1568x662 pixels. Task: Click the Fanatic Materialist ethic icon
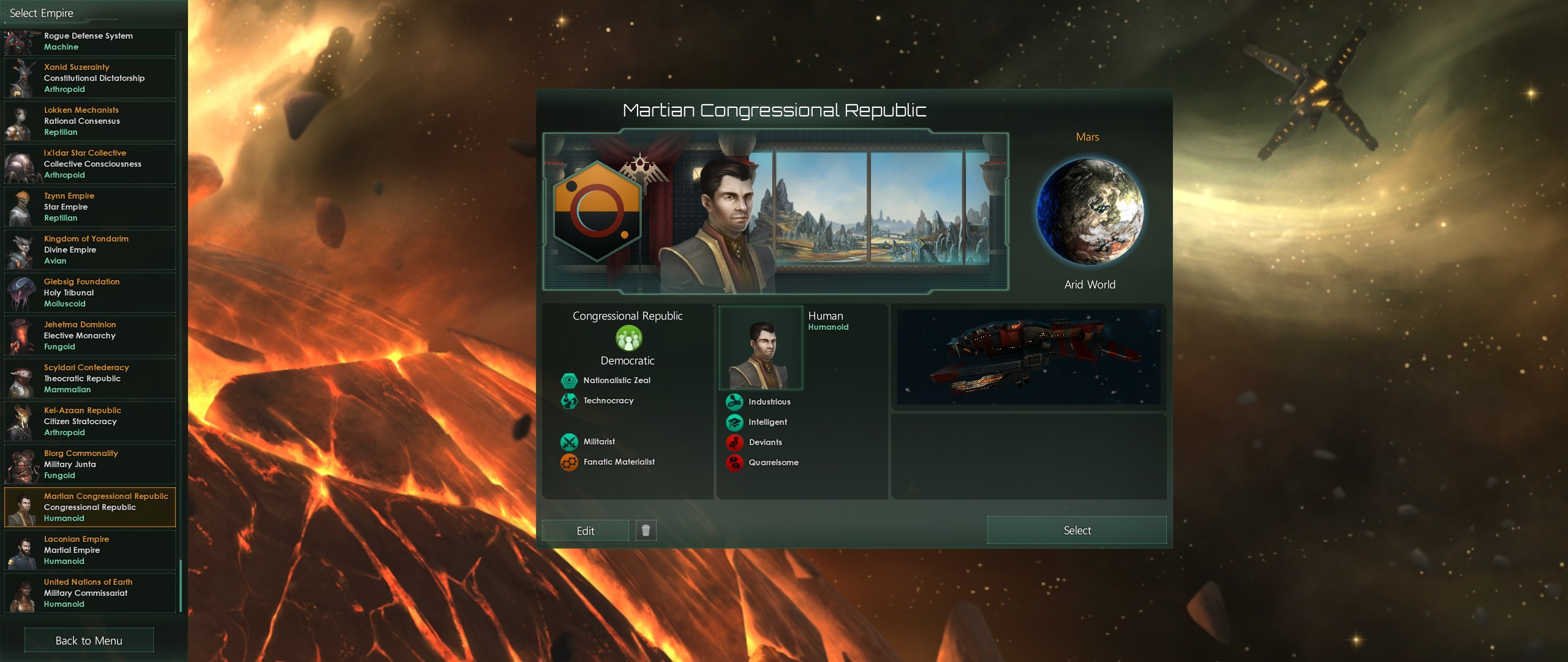point(569,462)
